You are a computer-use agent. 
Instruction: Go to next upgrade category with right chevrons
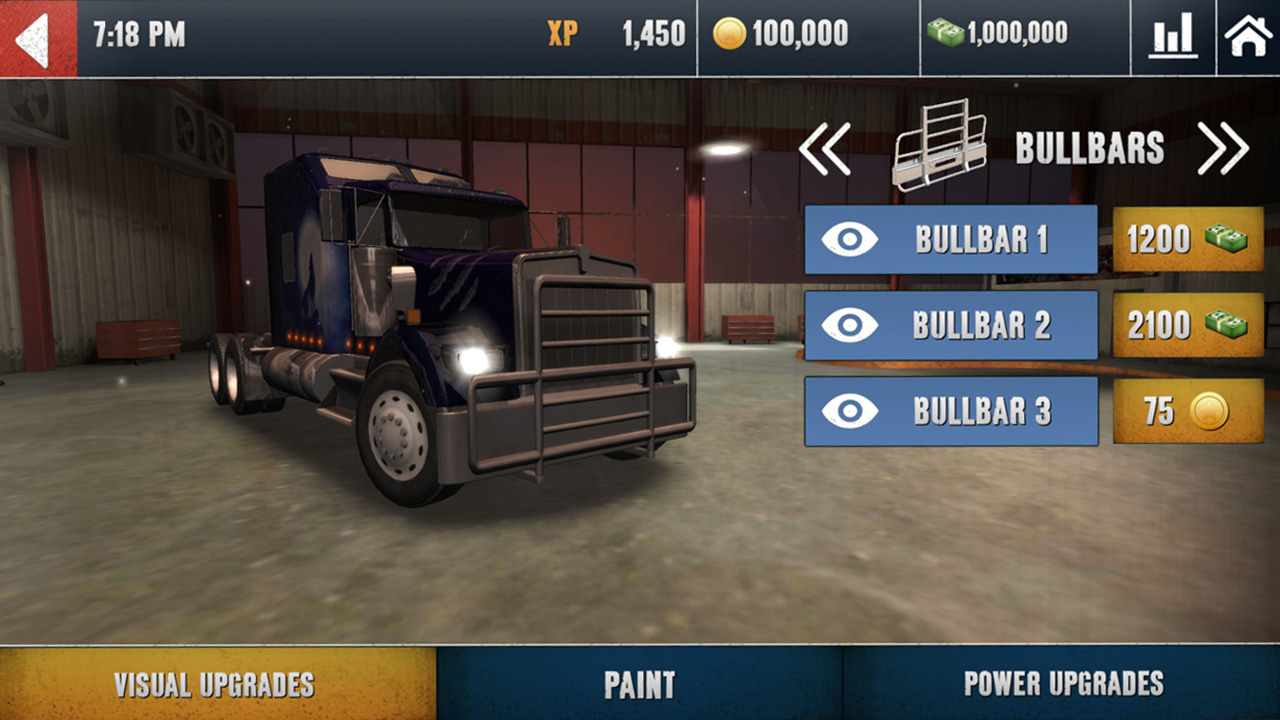pyautogui.click(x=1222, y=148)
